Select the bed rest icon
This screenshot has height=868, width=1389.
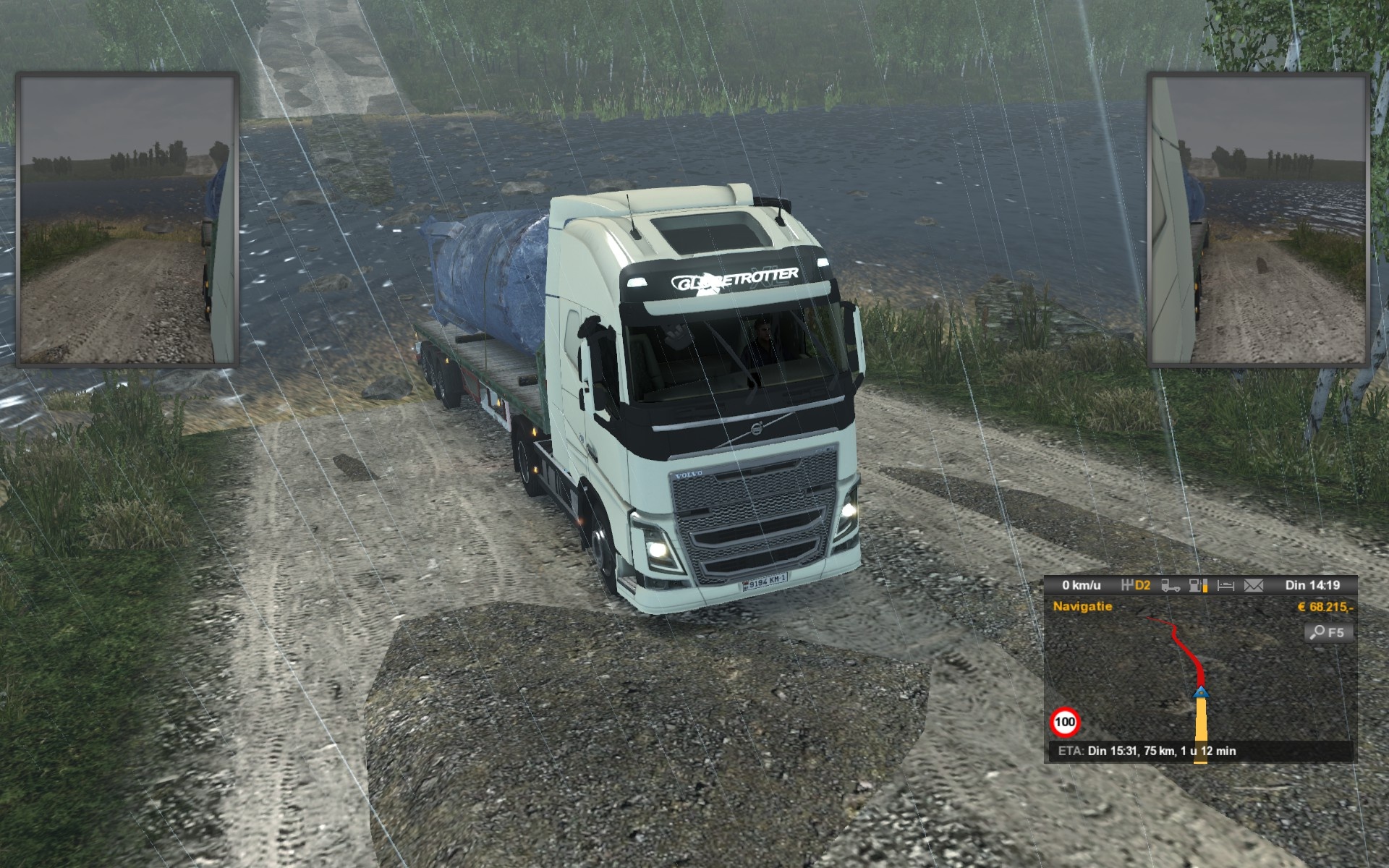pos(1226,585)
